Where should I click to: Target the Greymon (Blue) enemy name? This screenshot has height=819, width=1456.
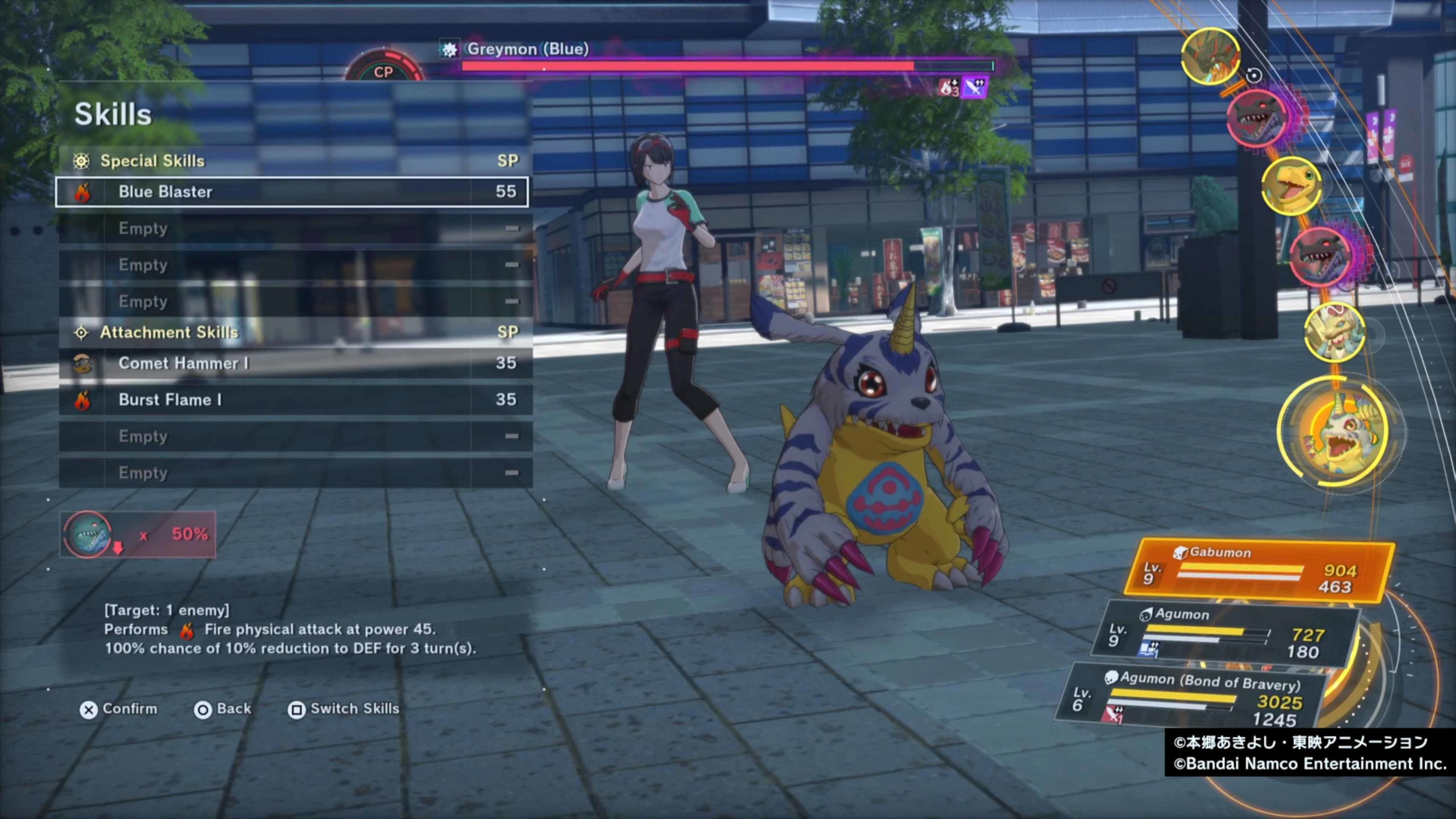coord(527,49)
